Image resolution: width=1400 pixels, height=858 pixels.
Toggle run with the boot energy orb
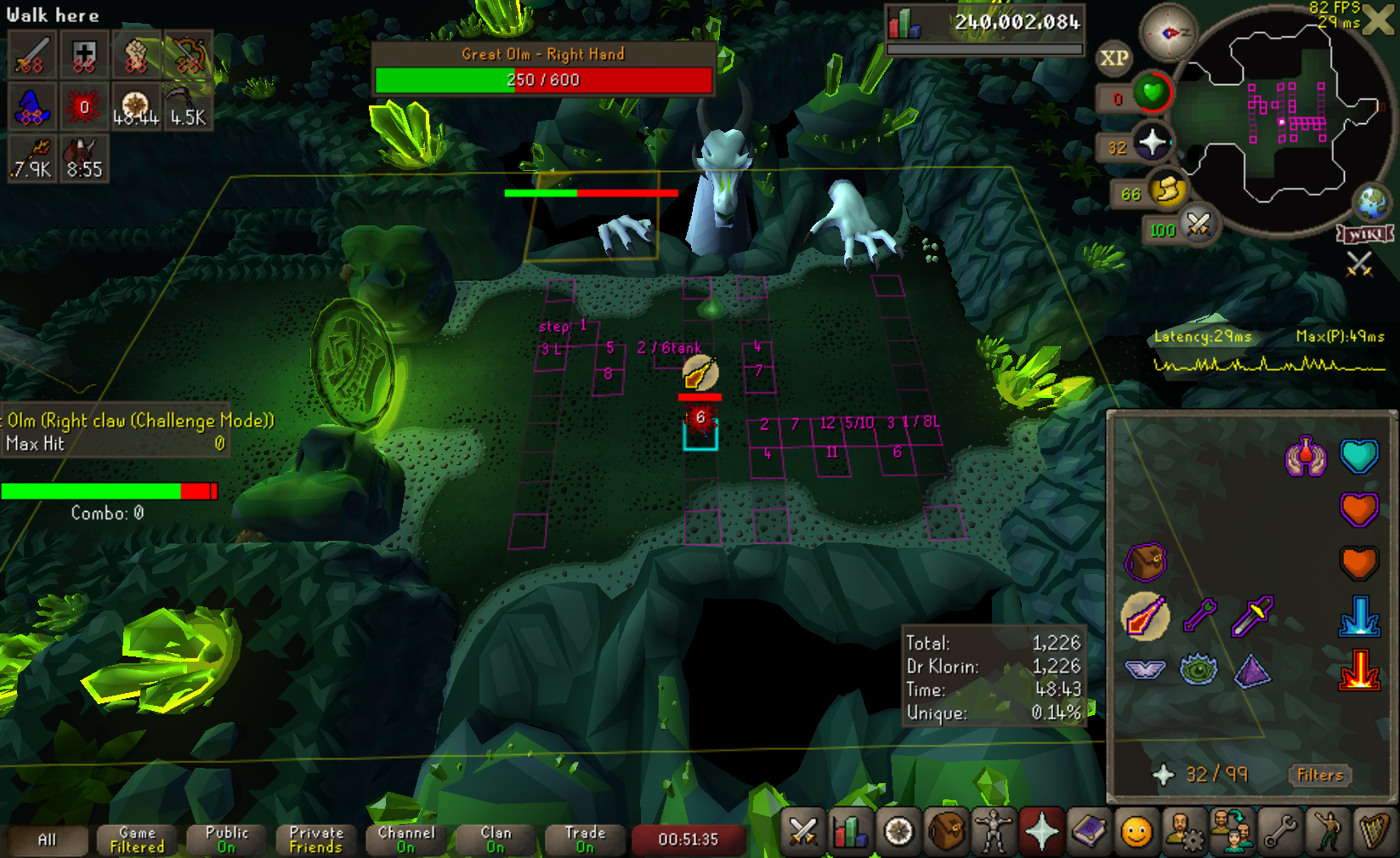(1168, 190)
